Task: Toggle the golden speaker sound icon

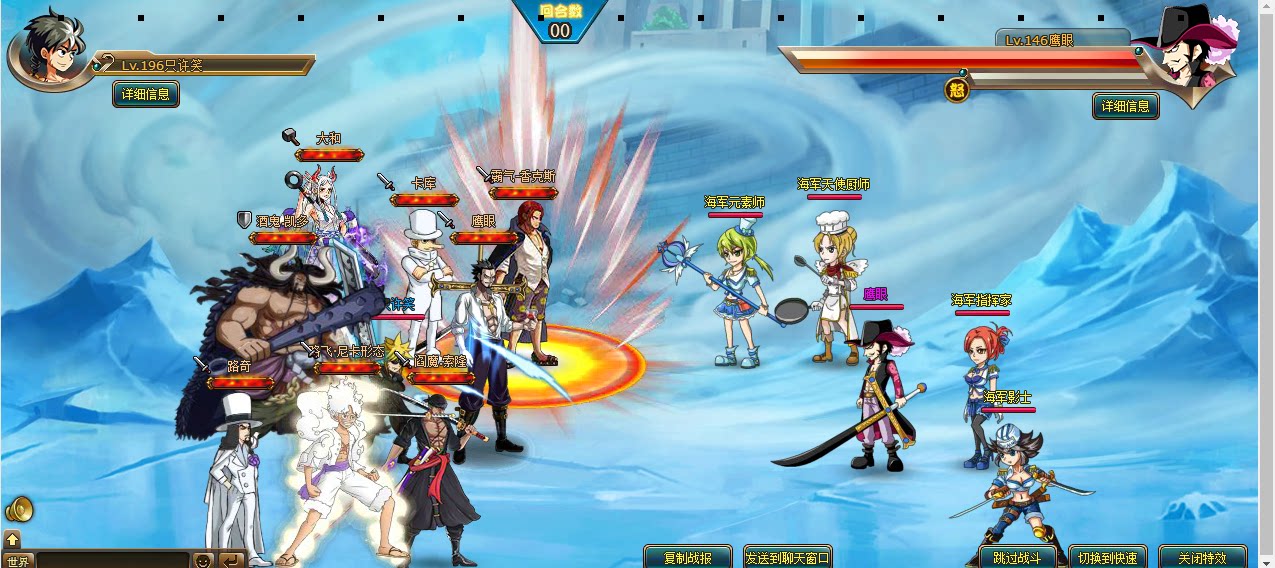Action: tap(19, 510)
